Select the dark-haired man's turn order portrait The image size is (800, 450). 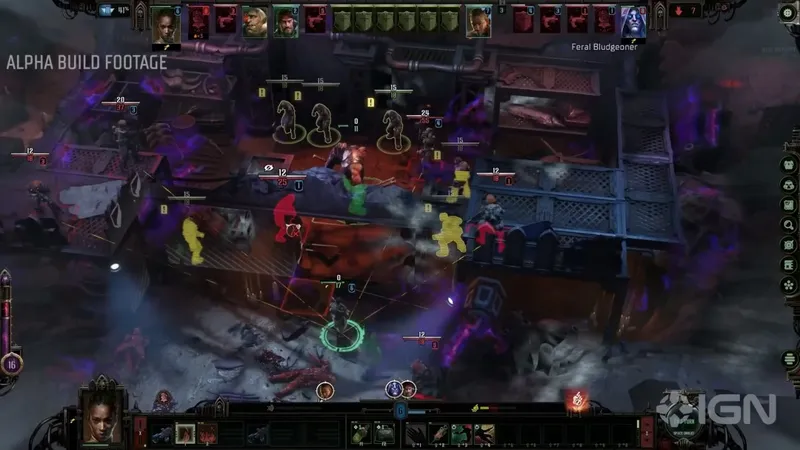pyautogui.click(x=286, y=21)
